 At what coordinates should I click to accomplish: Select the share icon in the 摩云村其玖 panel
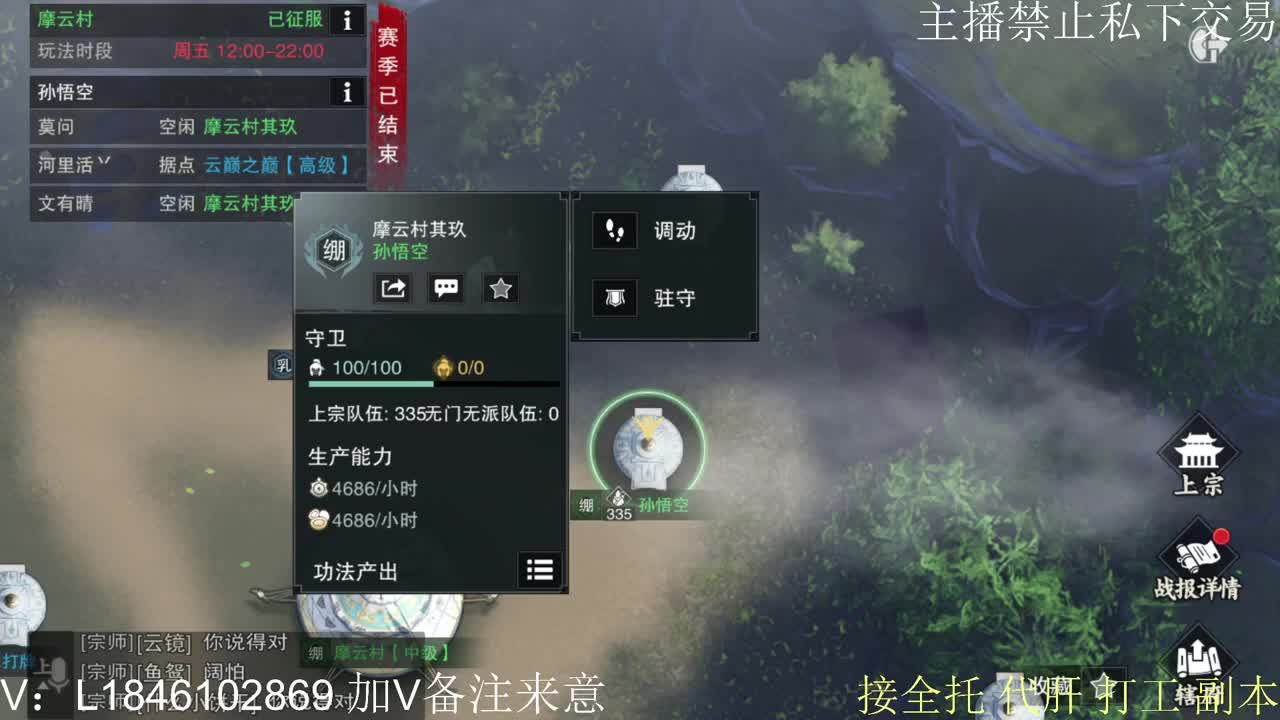tap(393, 288)
